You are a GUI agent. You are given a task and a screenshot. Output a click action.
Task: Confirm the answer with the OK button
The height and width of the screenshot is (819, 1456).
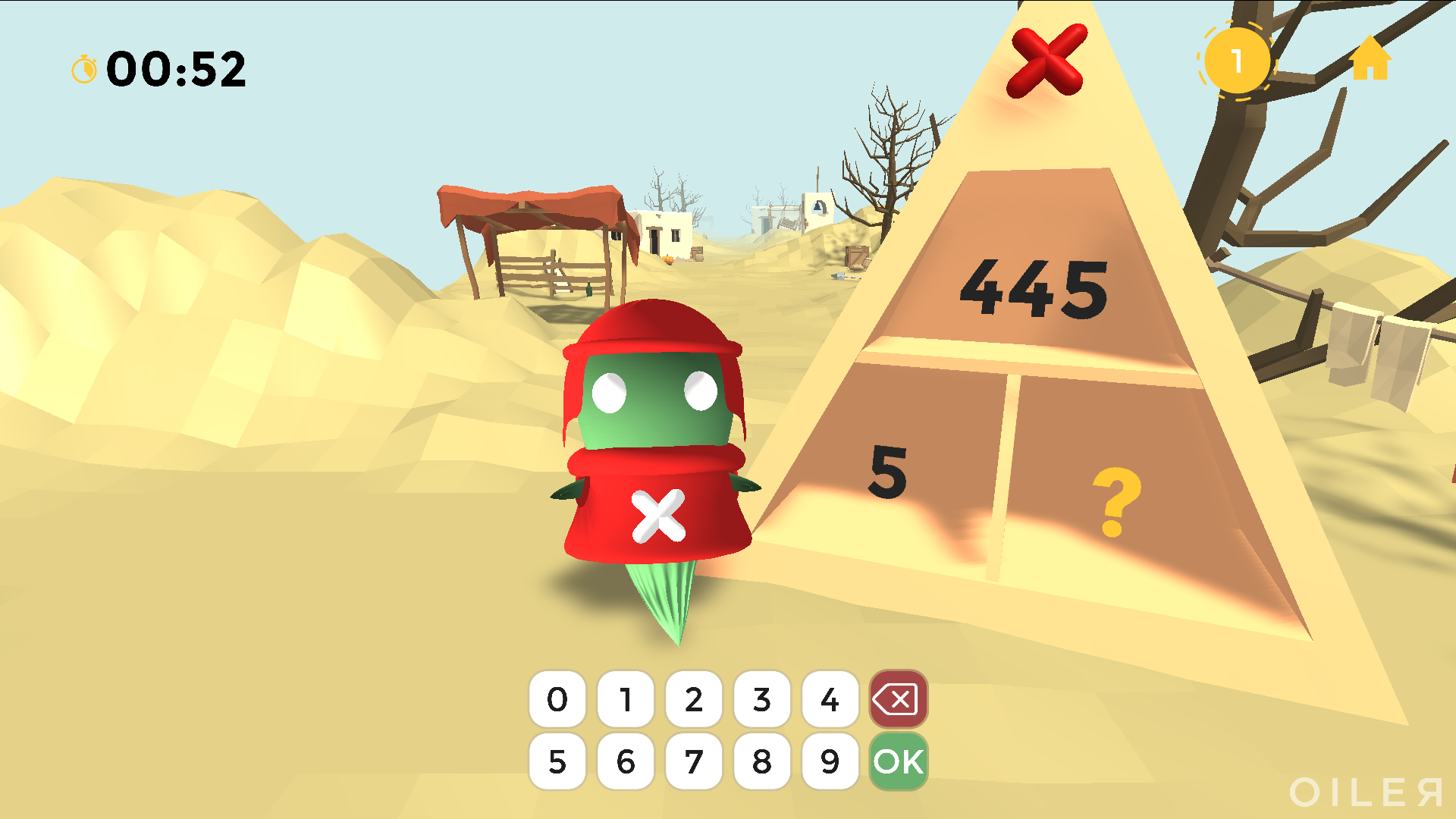pyautogui.click(x=899, y=761)
